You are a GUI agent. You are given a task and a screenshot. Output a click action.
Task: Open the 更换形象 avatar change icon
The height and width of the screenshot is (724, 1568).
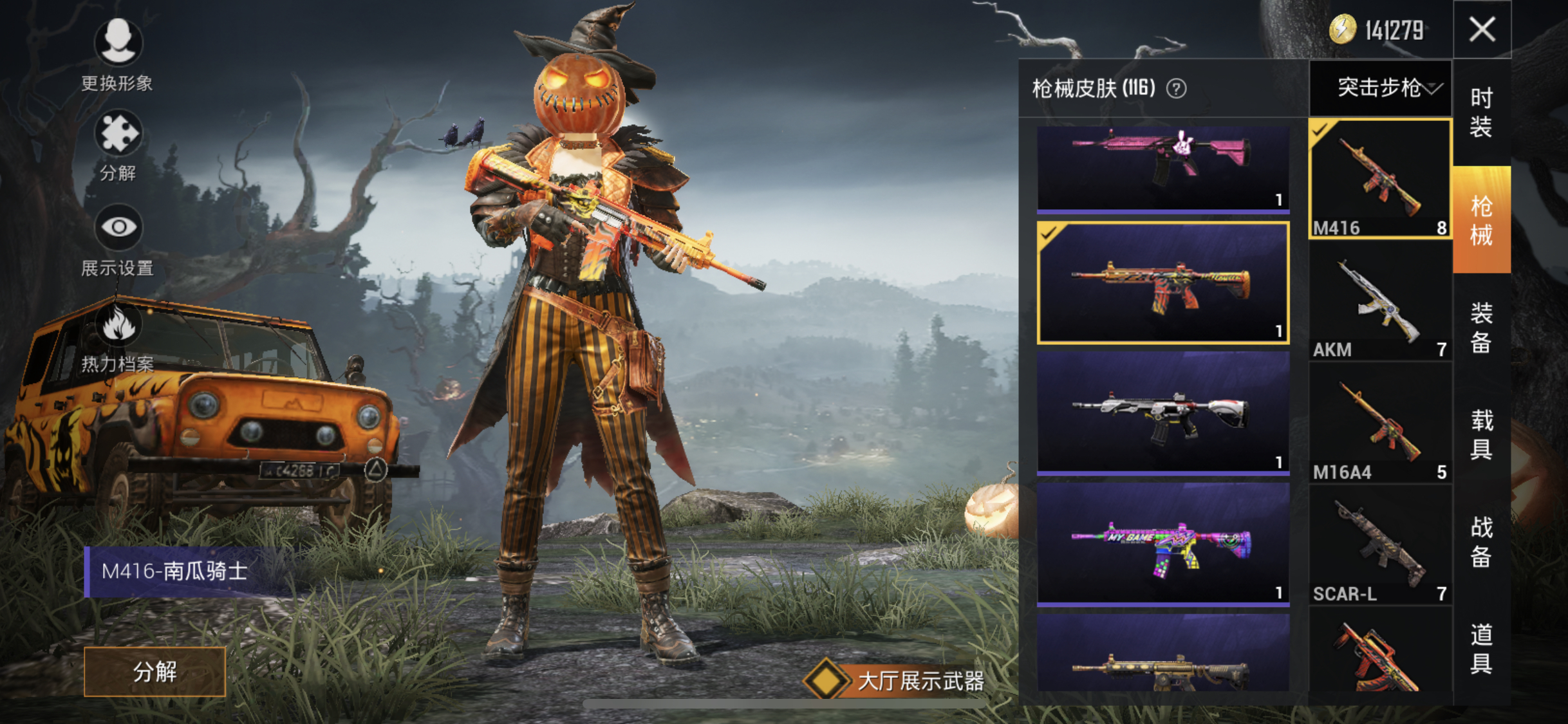tap(118, 42)
